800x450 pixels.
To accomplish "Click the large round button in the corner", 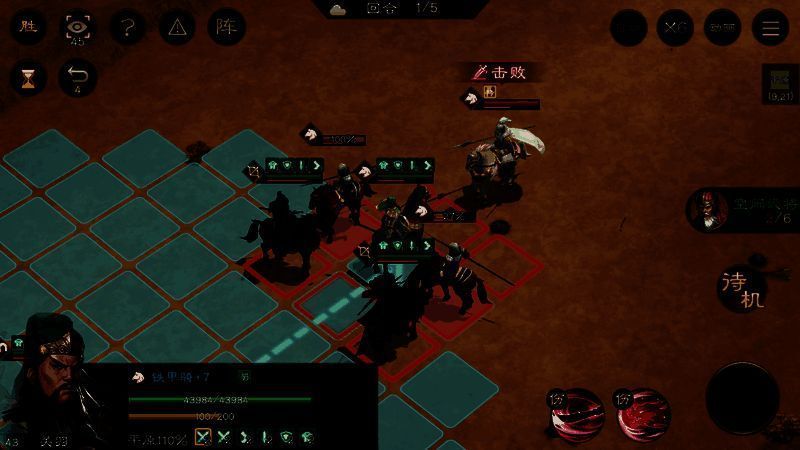I will (x=742, y=397).
